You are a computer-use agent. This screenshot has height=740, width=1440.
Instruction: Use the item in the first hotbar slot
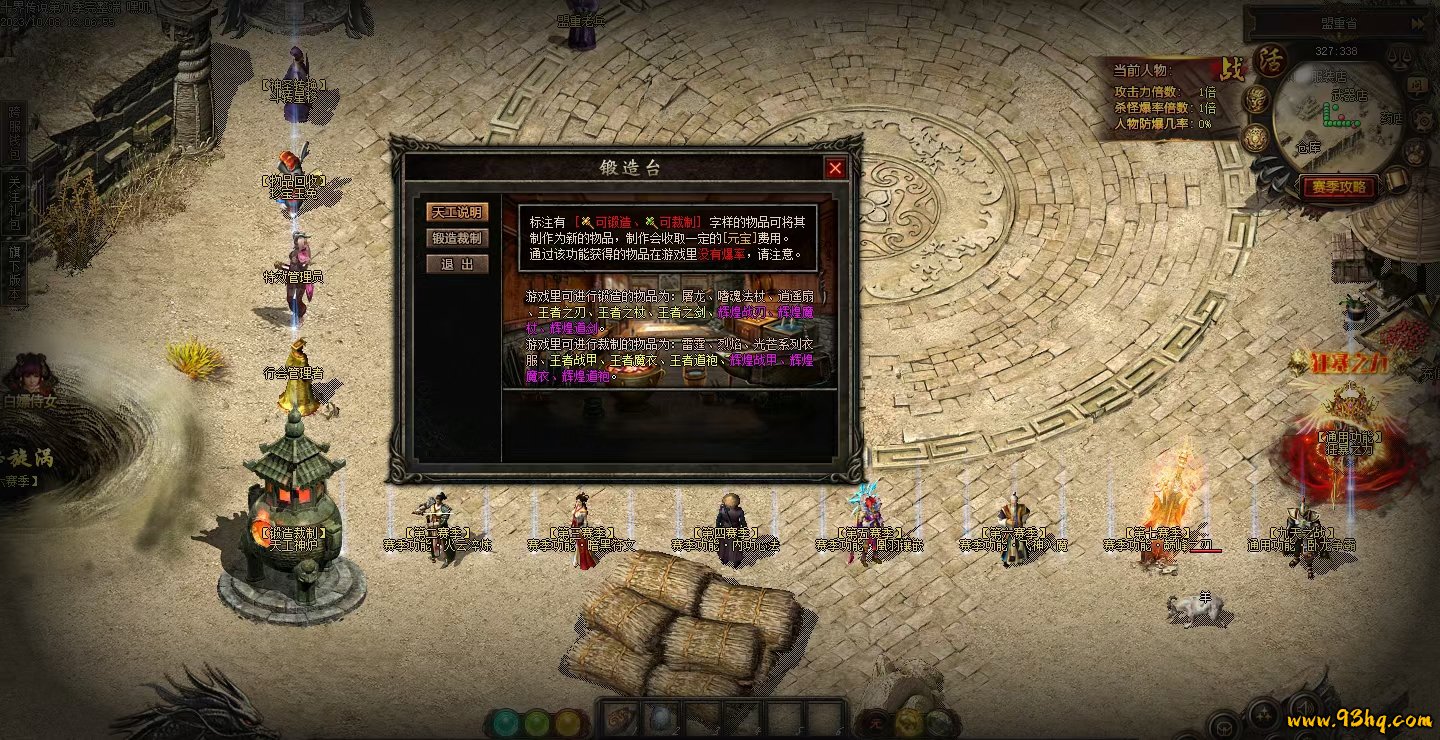(621, 717)
